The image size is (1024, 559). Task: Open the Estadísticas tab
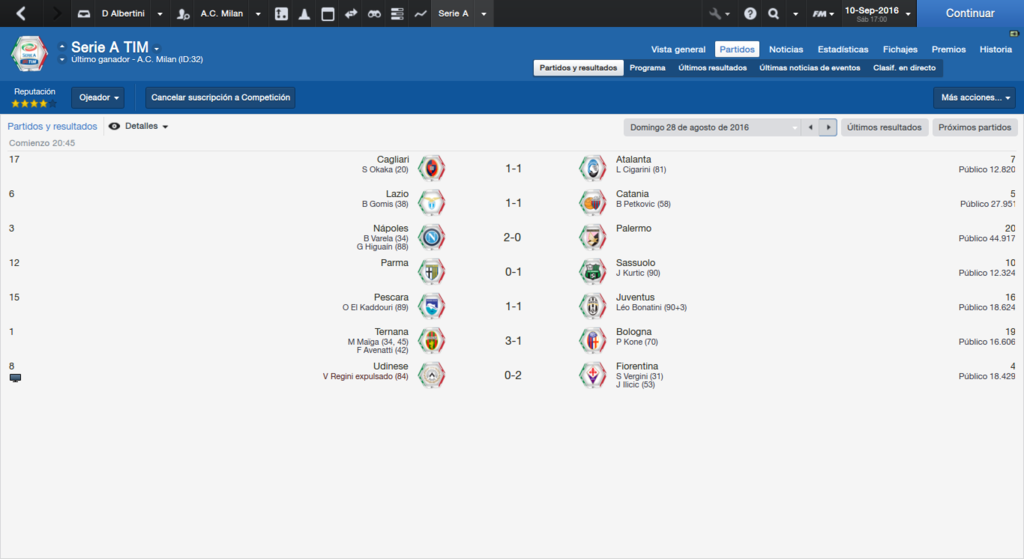842,49
